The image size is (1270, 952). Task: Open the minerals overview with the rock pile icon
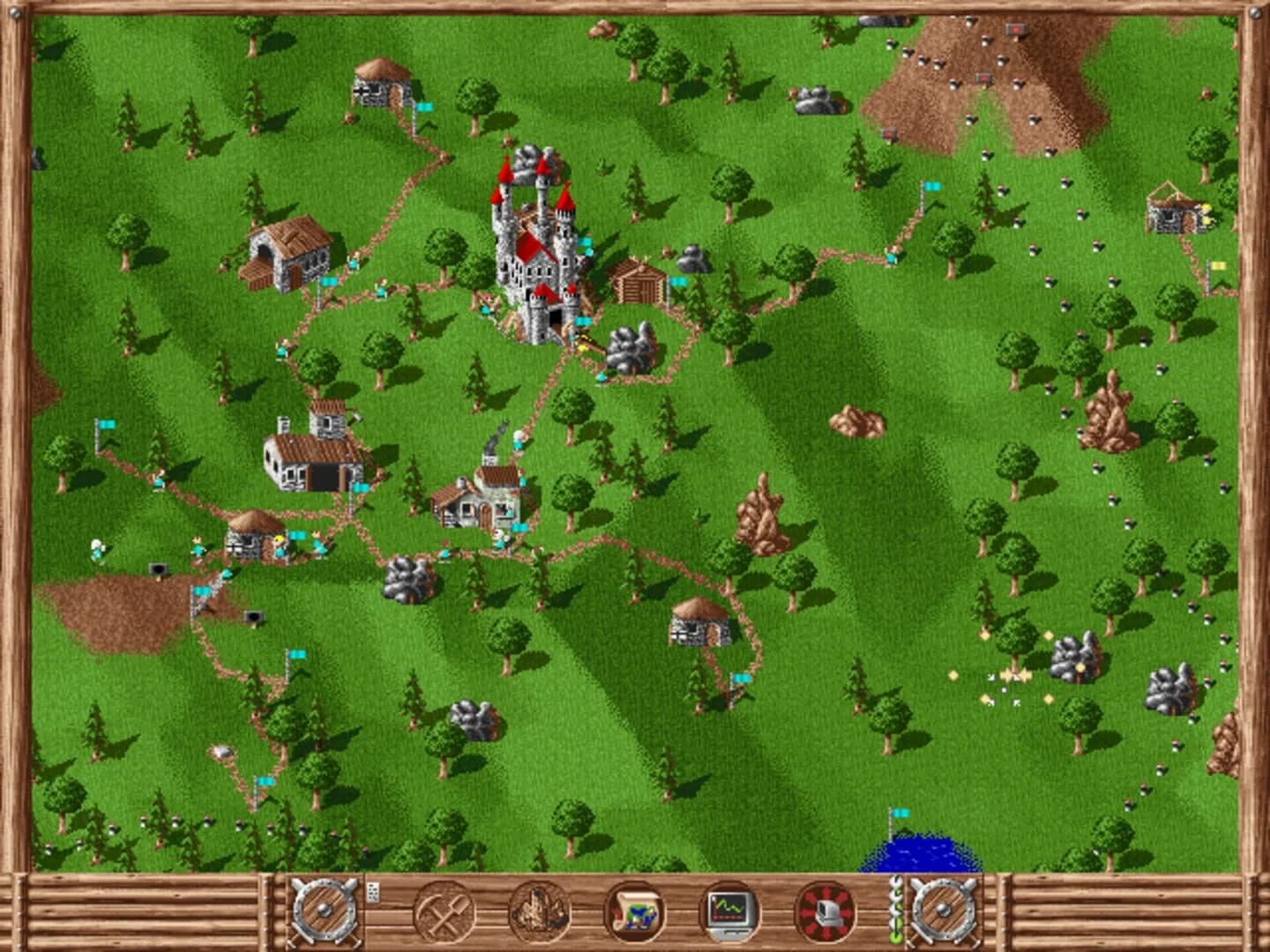coord(542,914)
